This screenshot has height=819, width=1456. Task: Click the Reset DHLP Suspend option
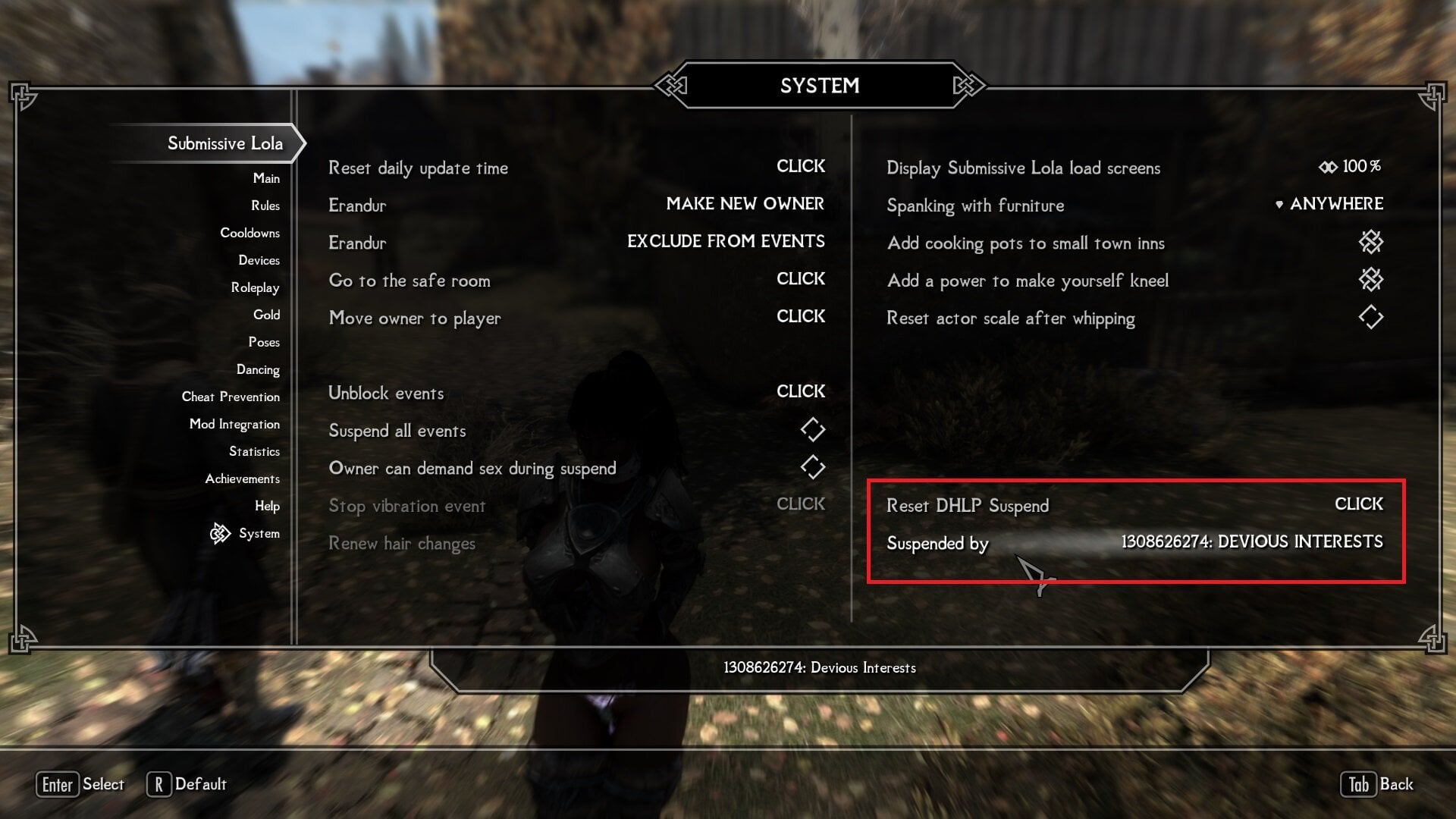pos(1358,504)
